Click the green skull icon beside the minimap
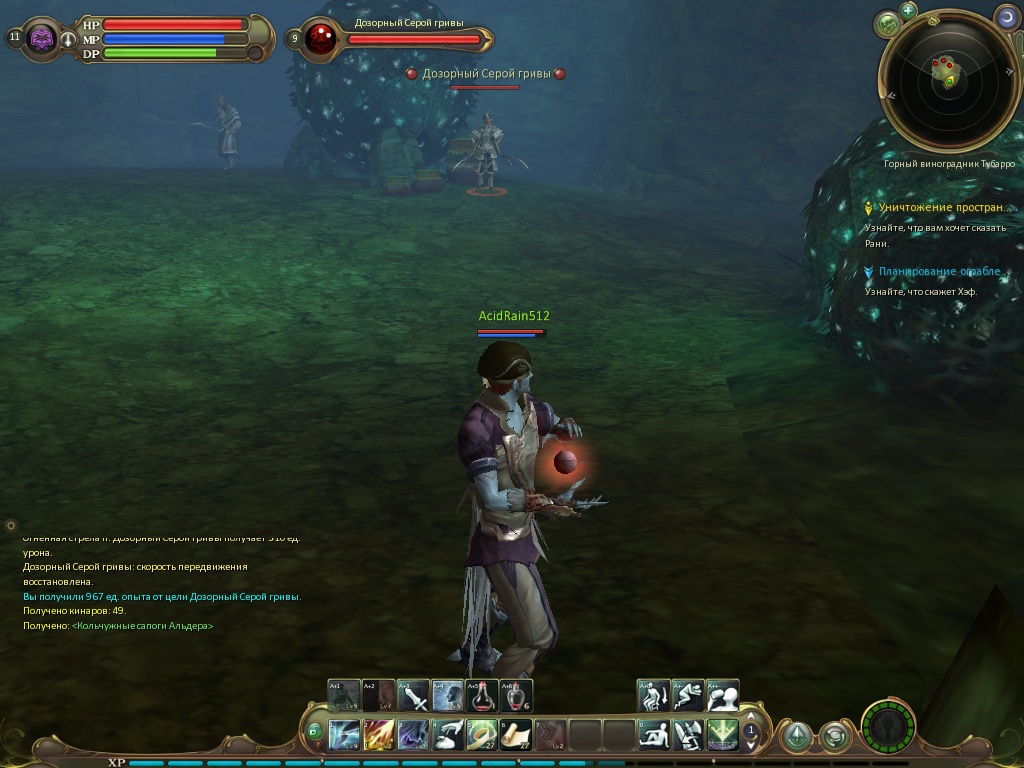1024x768 pixels. [x=887, y=24]
